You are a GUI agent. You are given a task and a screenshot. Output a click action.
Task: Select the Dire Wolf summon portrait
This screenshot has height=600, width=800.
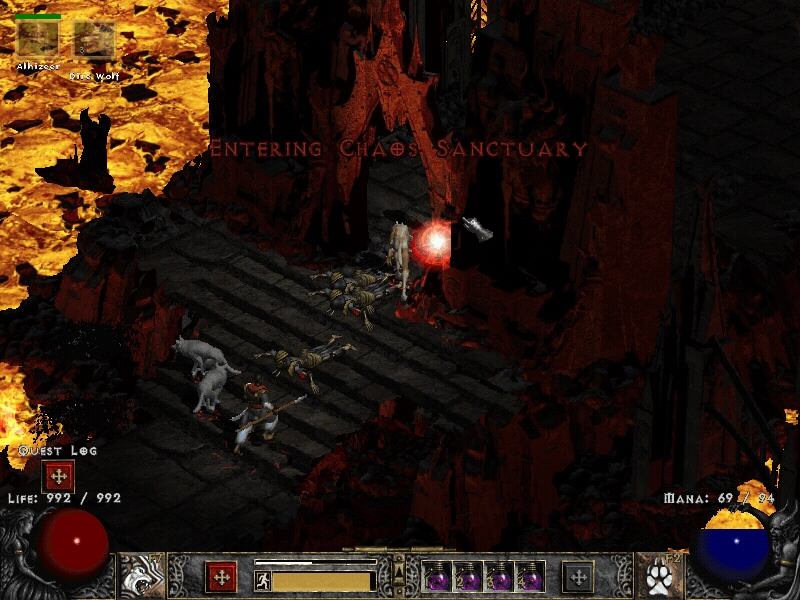93,40
